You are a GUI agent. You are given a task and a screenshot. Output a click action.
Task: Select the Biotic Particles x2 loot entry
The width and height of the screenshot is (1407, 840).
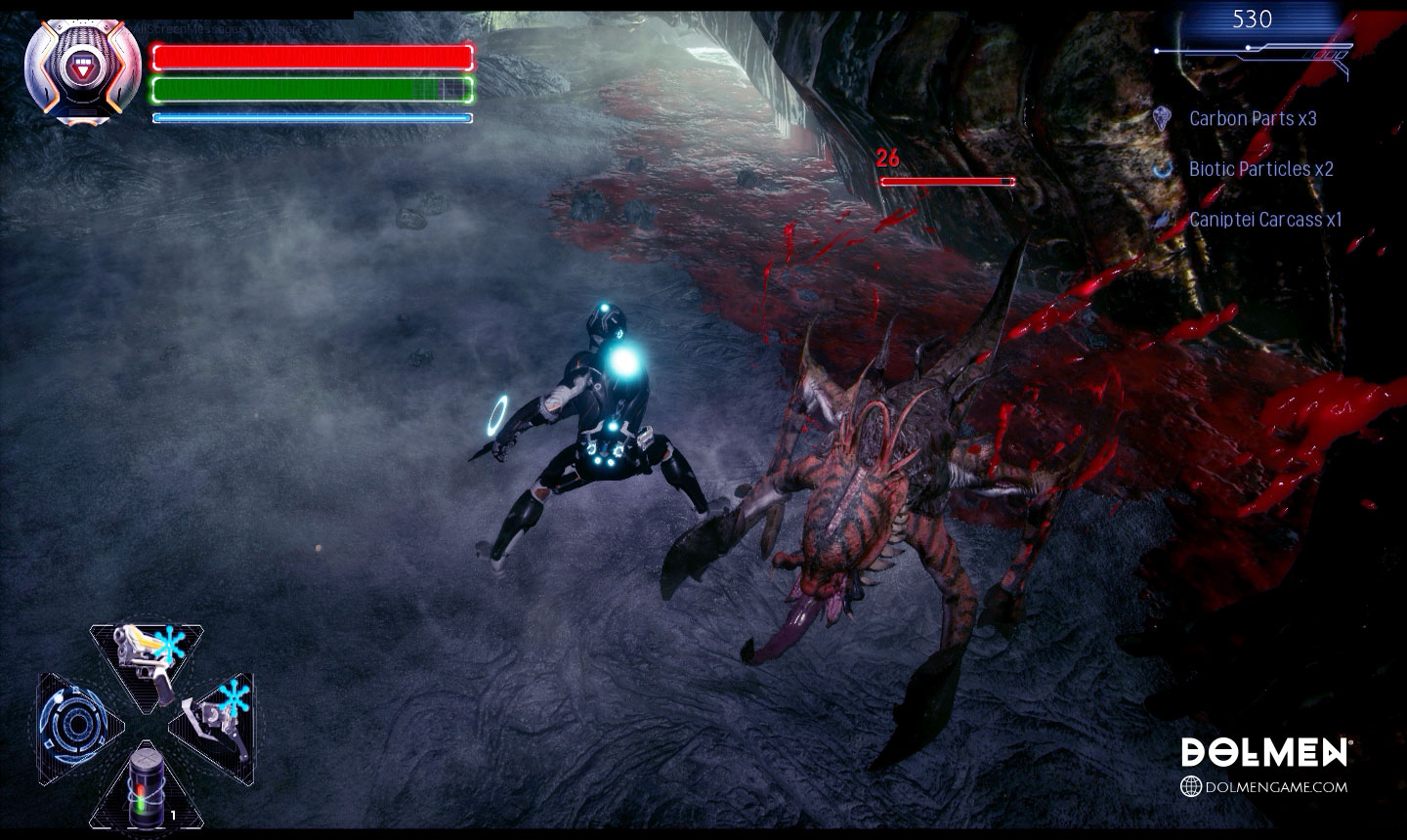(x=1259, y=169)
